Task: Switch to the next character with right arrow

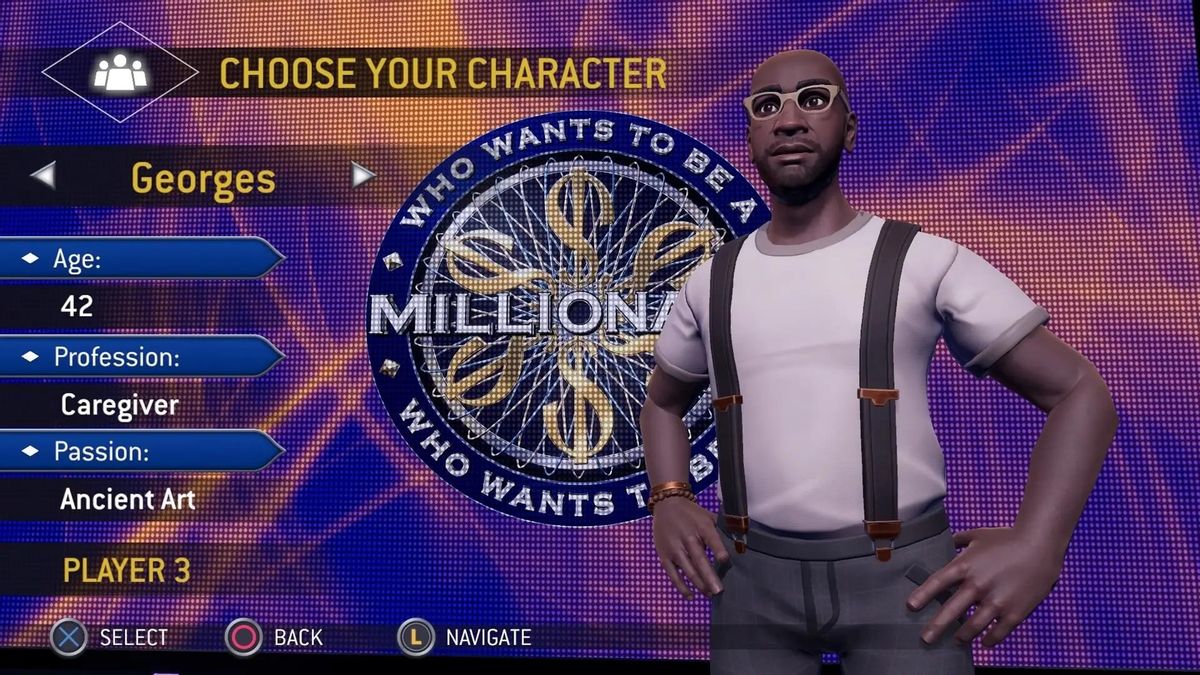Action: tap(363, 176)
